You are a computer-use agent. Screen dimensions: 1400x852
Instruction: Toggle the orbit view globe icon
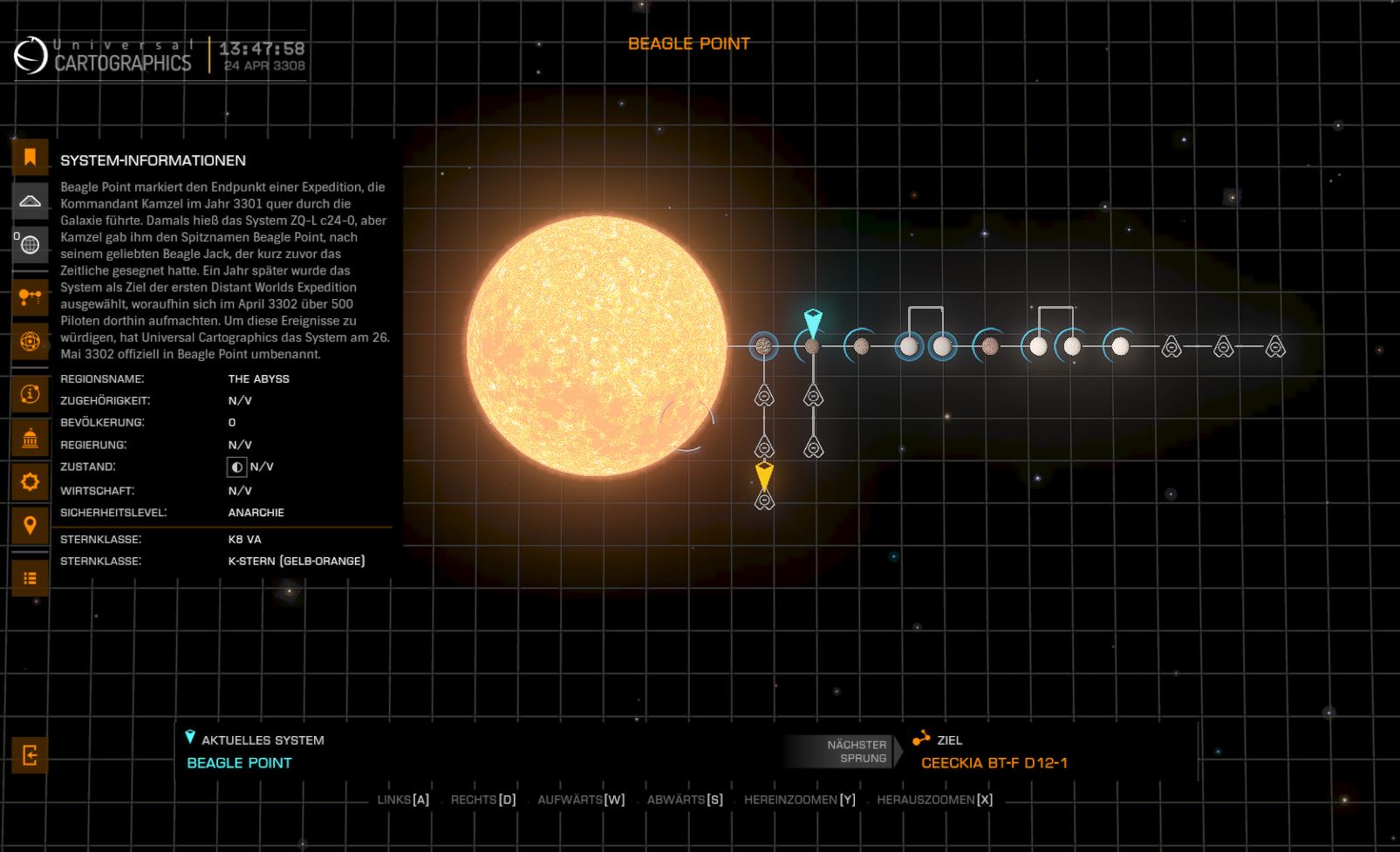[30, 341]
